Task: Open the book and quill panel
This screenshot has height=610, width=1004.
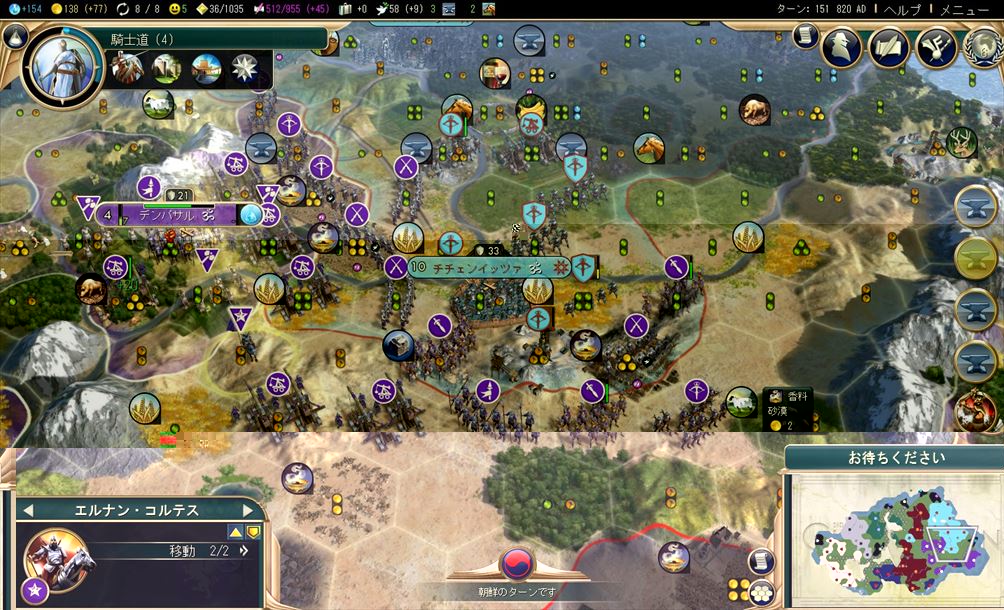Action: (889, 47)
